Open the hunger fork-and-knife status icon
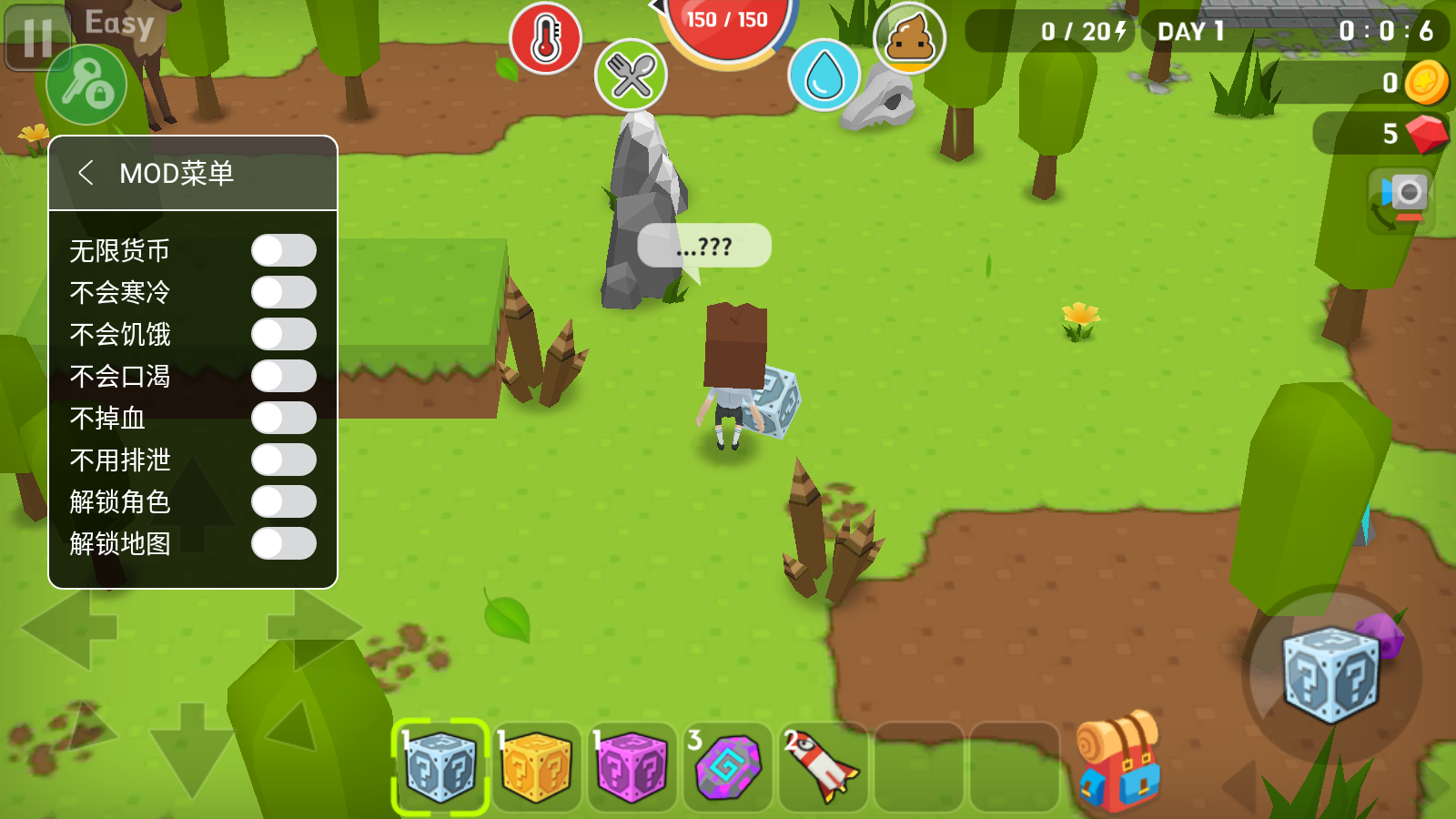1456x819 pixels. click(632, 76)
